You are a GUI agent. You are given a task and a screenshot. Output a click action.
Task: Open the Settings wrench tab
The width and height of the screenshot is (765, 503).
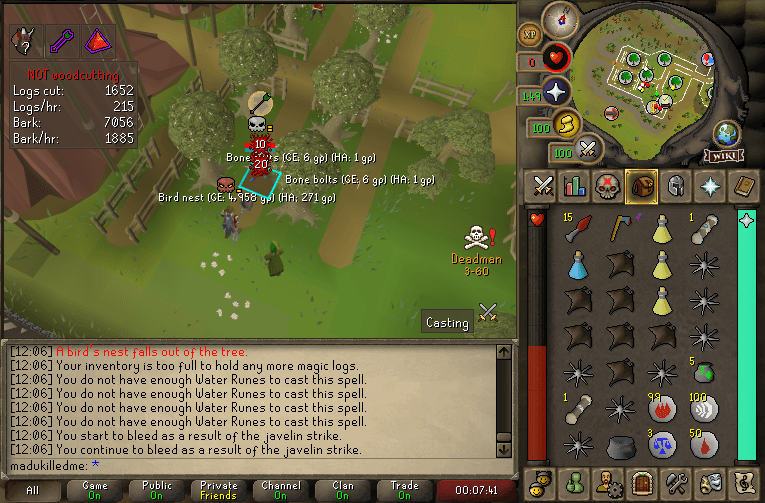(x=676, y=482)
